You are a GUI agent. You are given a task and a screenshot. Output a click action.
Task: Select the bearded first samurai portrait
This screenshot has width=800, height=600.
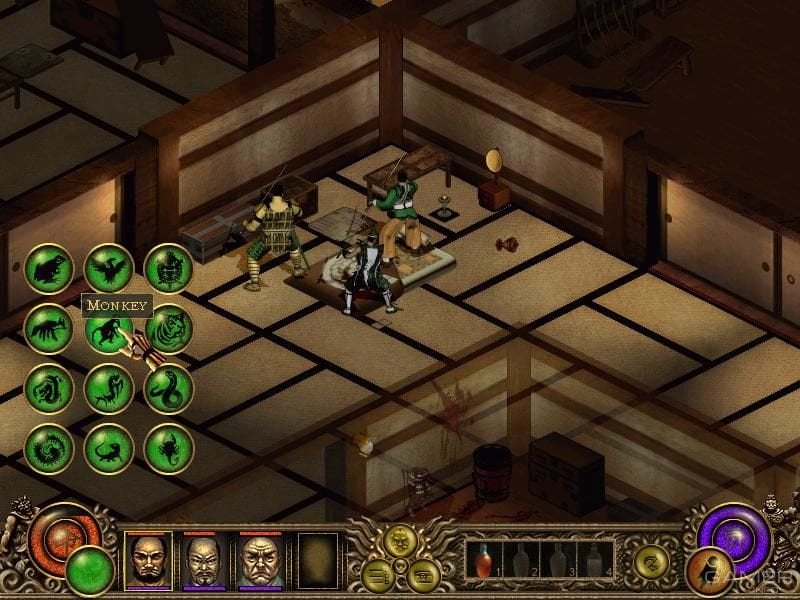148,560
